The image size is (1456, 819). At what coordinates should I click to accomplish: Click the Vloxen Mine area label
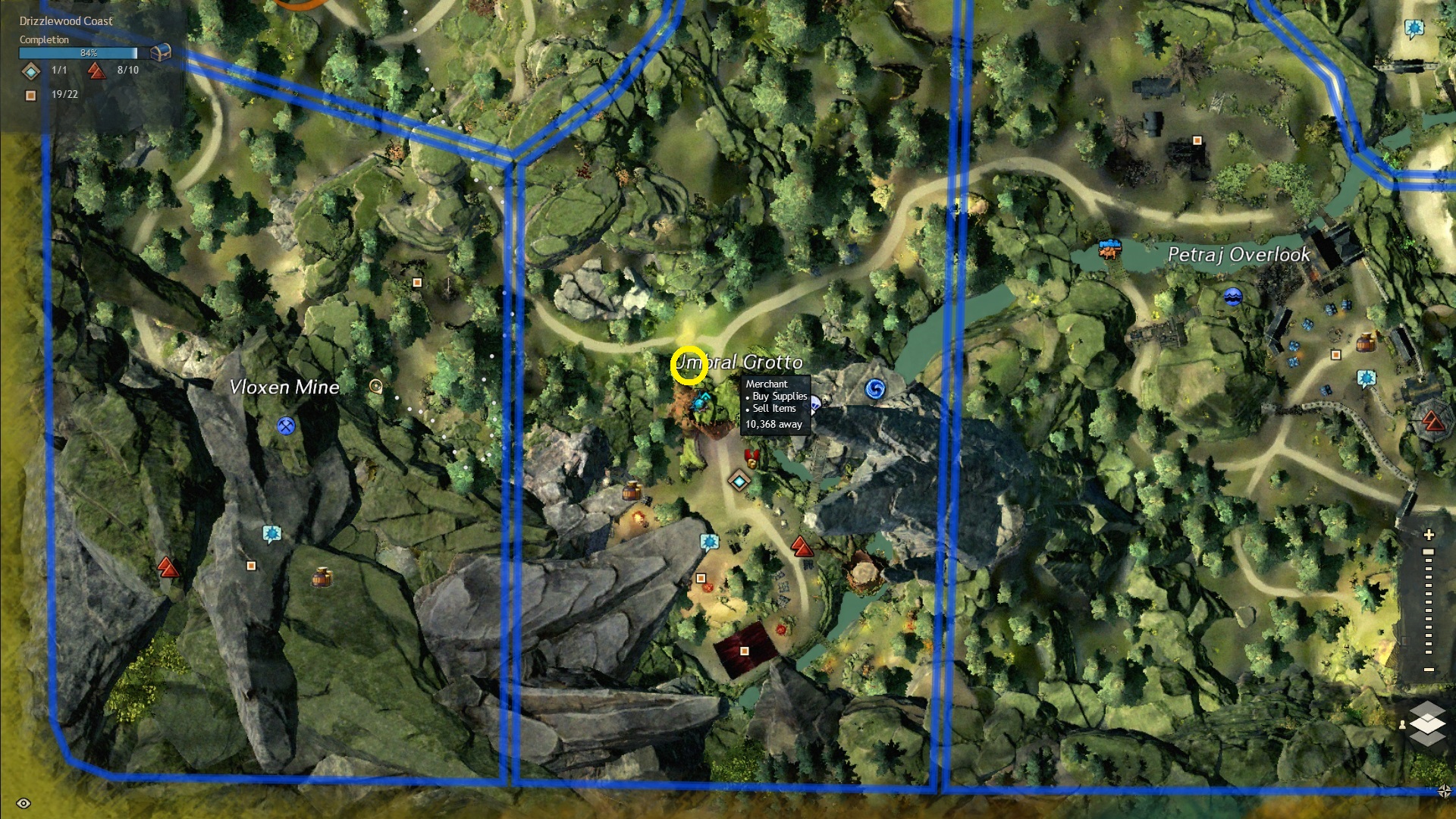click(284, 388)
